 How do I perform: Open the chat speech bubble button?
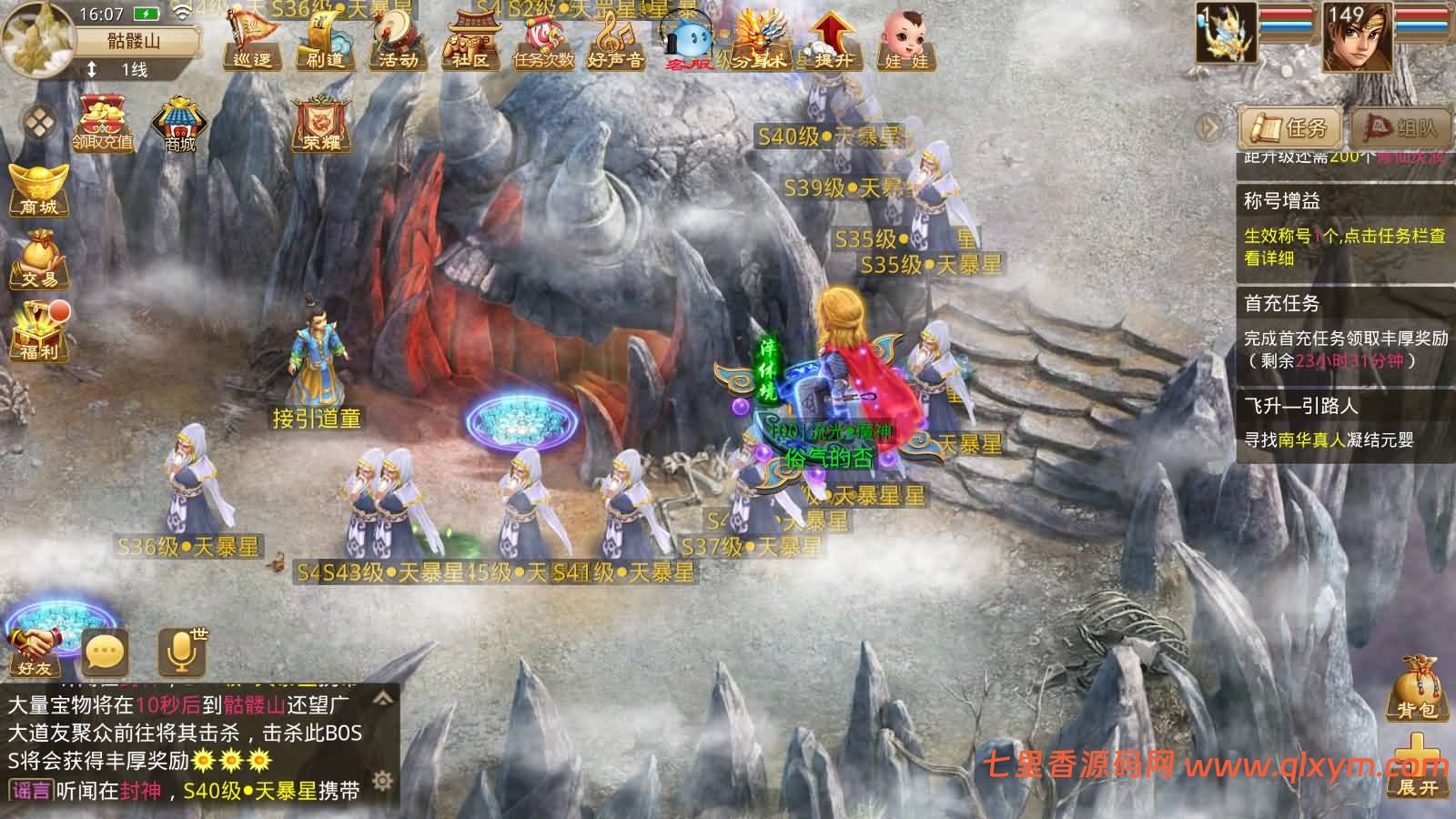[x=105, y=652]
